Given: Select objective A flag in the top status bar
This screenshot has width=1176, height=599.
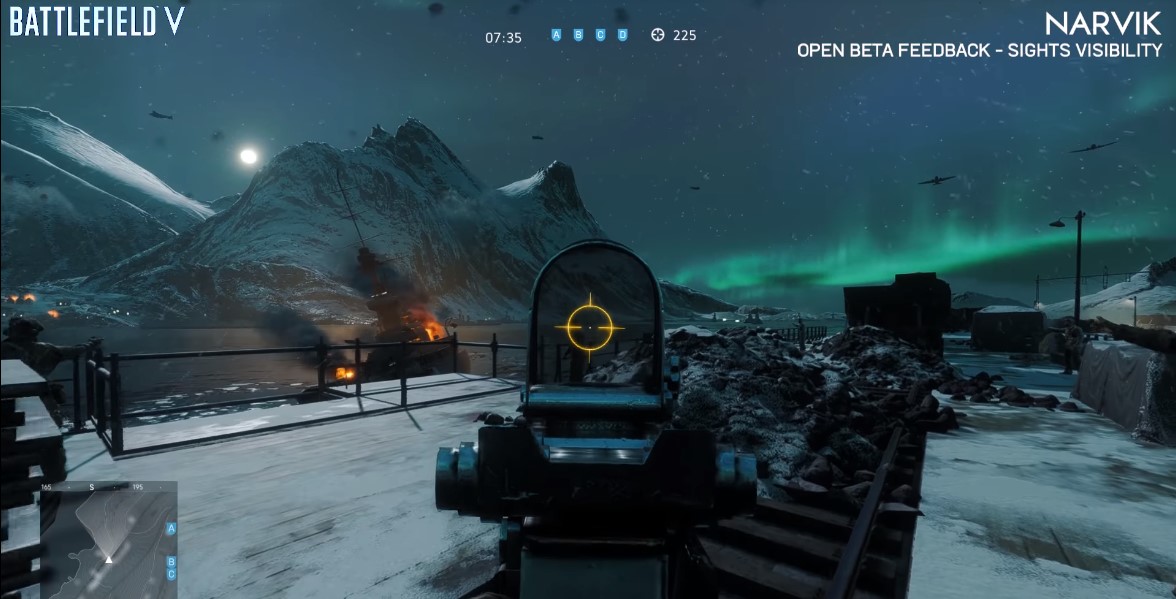Looking at the screenshot, I should (556, 35).
